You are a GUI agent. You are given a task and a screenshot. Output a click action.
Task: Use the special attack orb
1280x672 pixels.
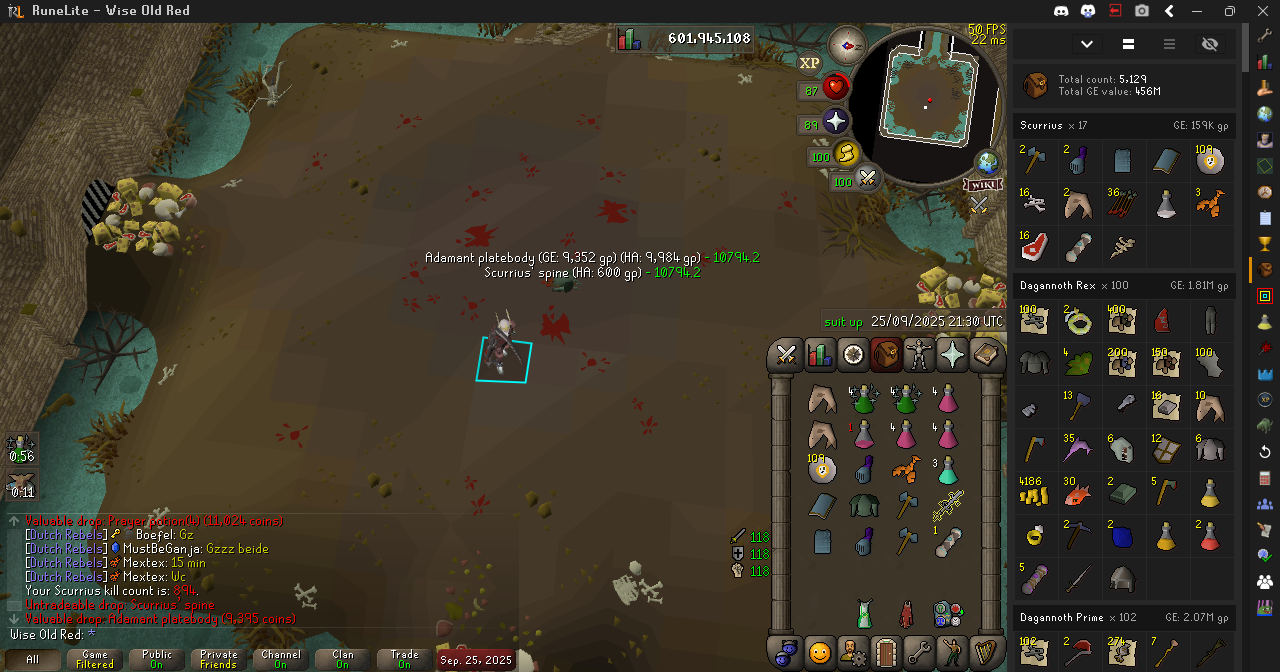pos(867,179)
